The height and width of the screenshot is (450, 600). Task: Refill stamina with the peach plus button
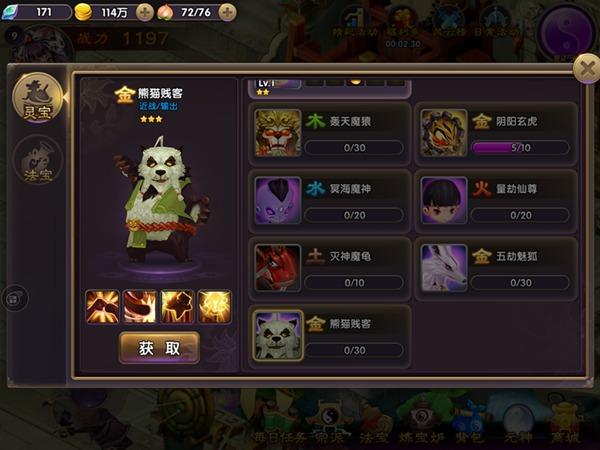(x=227, y=13)
